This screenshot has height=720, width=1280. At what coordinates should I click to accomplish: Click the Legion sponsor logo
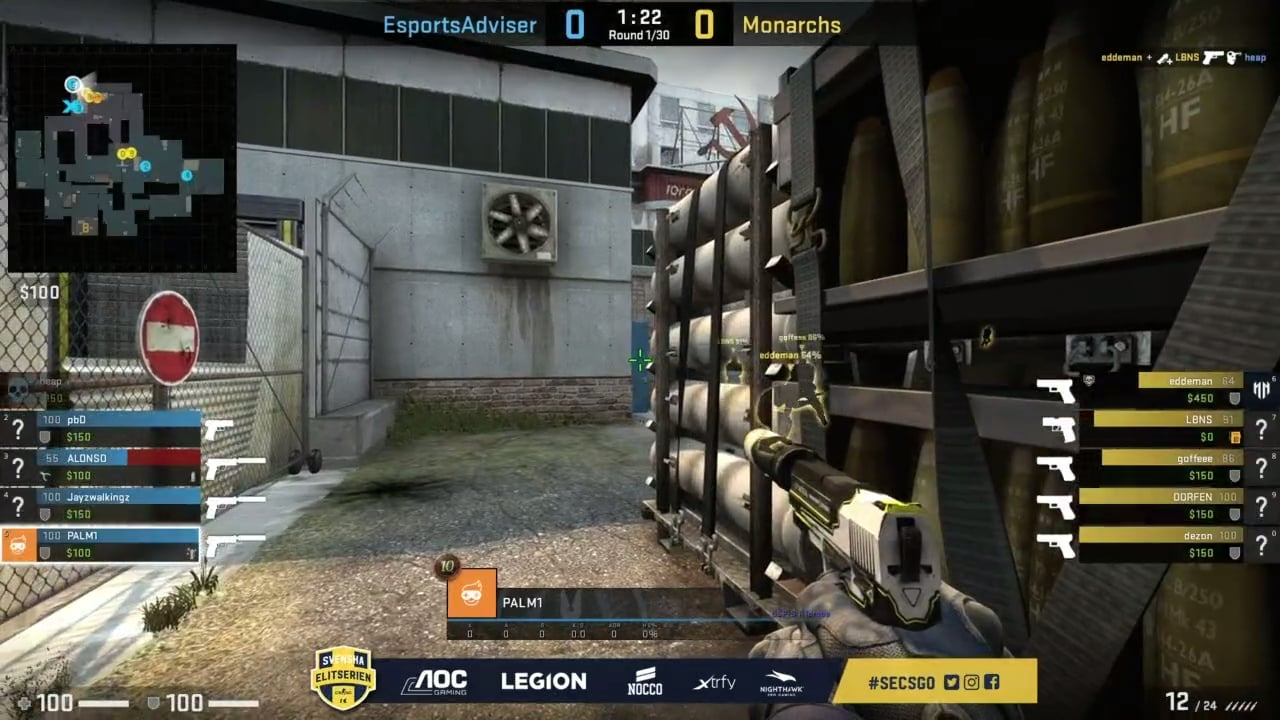543,682
